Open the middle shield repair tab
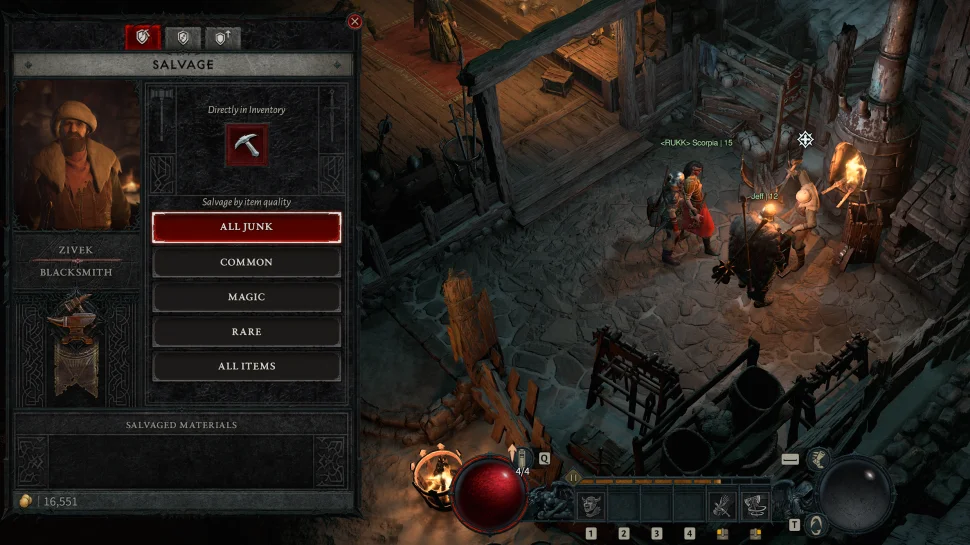 (x=182, y=38)
